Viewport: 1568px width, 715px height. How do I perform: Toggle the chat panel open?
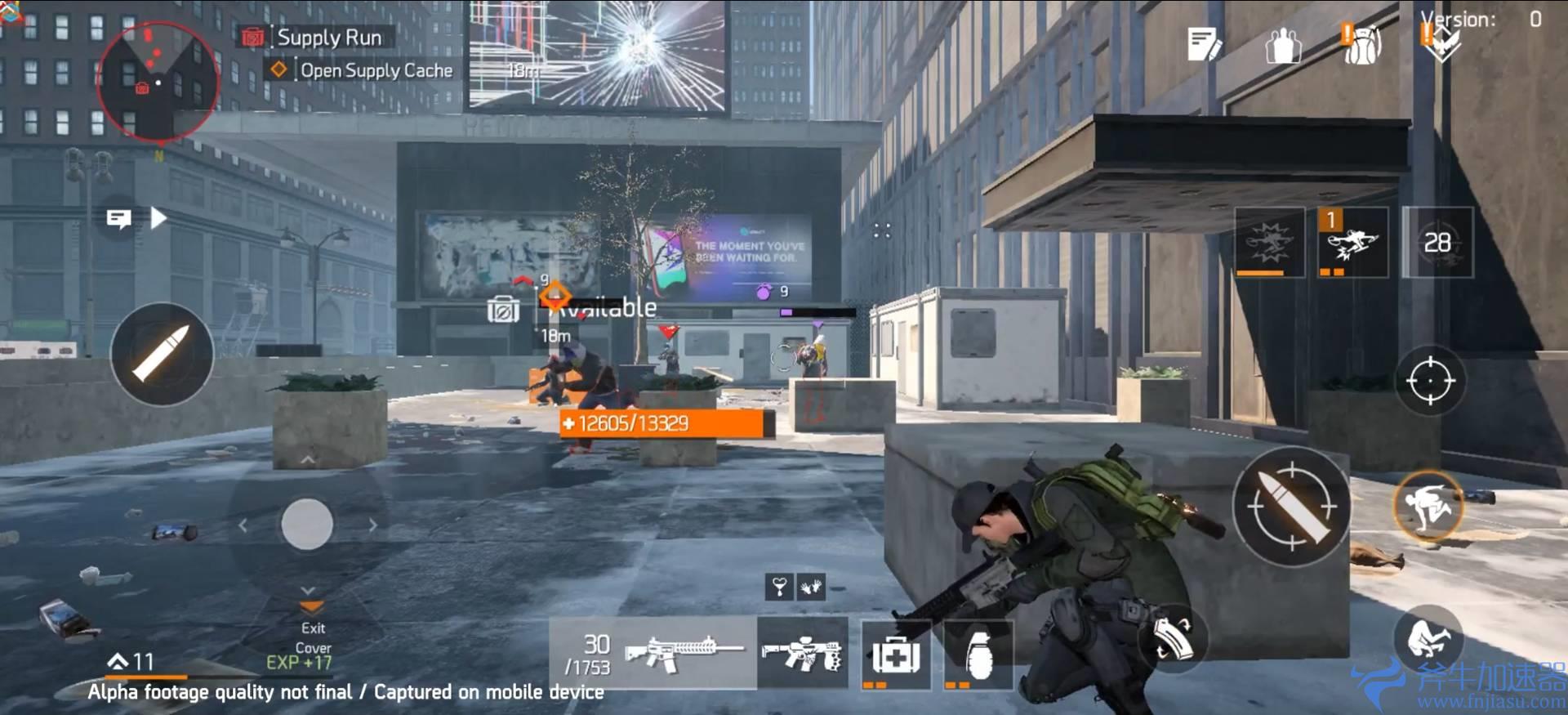pos(118,219)
